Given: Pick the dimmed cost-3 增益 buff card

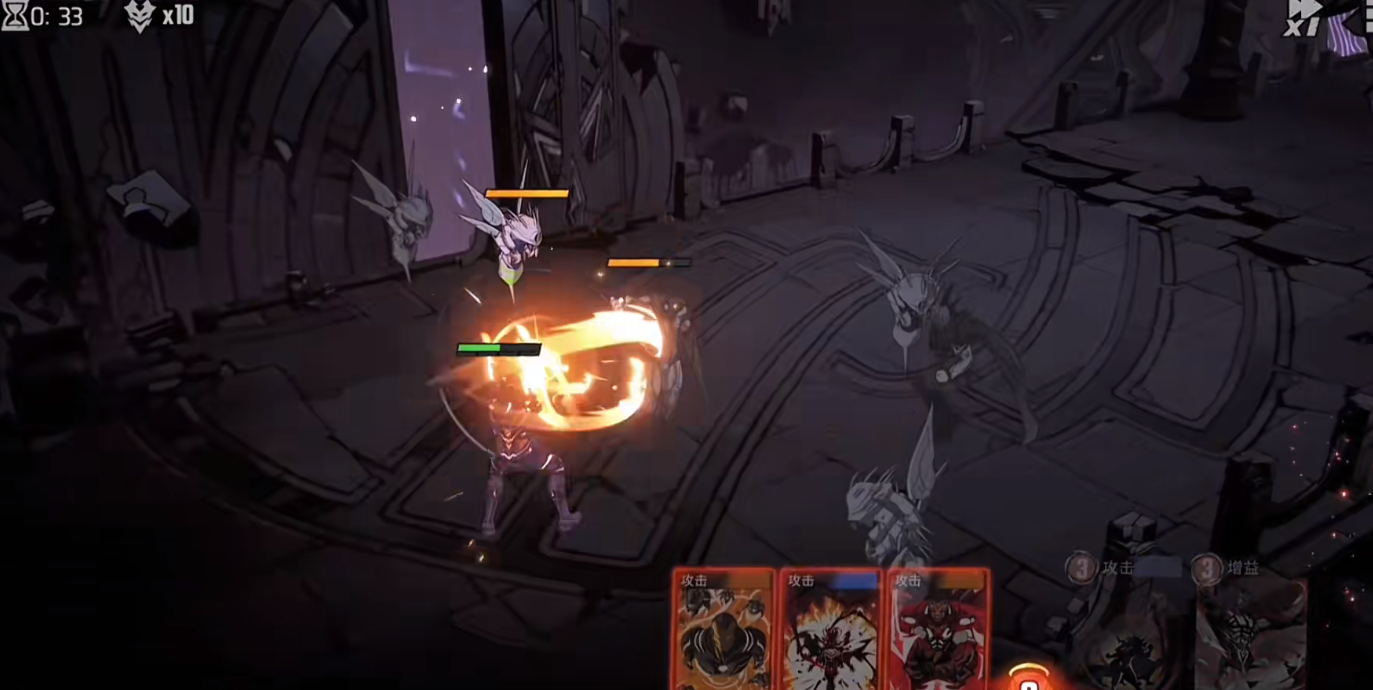Looking at the screenshot, I should coord(1250,628).
